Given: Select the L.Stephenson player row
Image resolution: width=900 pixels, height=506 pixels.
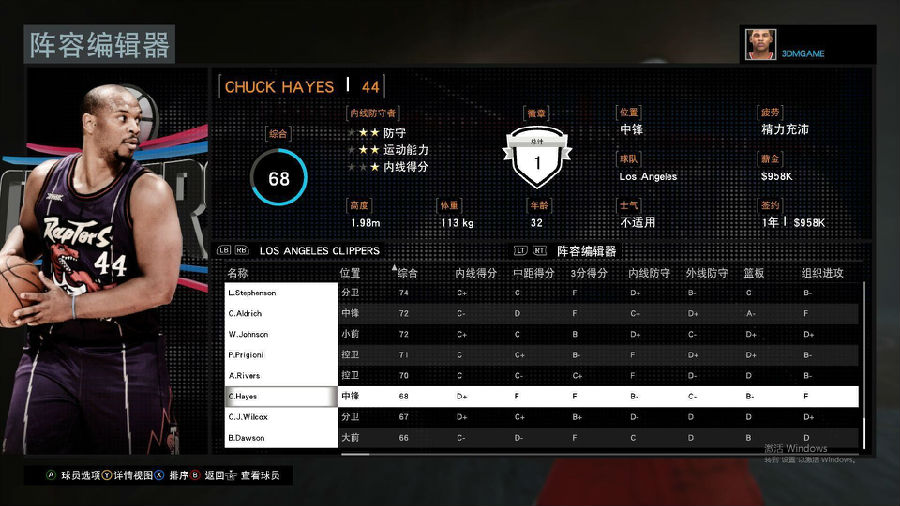Looking at the screenshot, I should [x=281, y=293].
